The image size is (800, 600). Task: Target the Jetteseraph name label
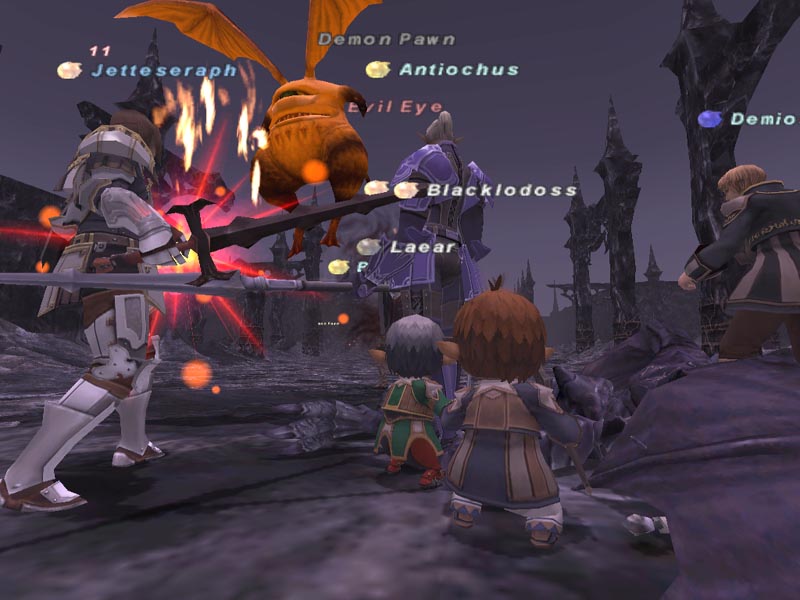pos(164,71)
